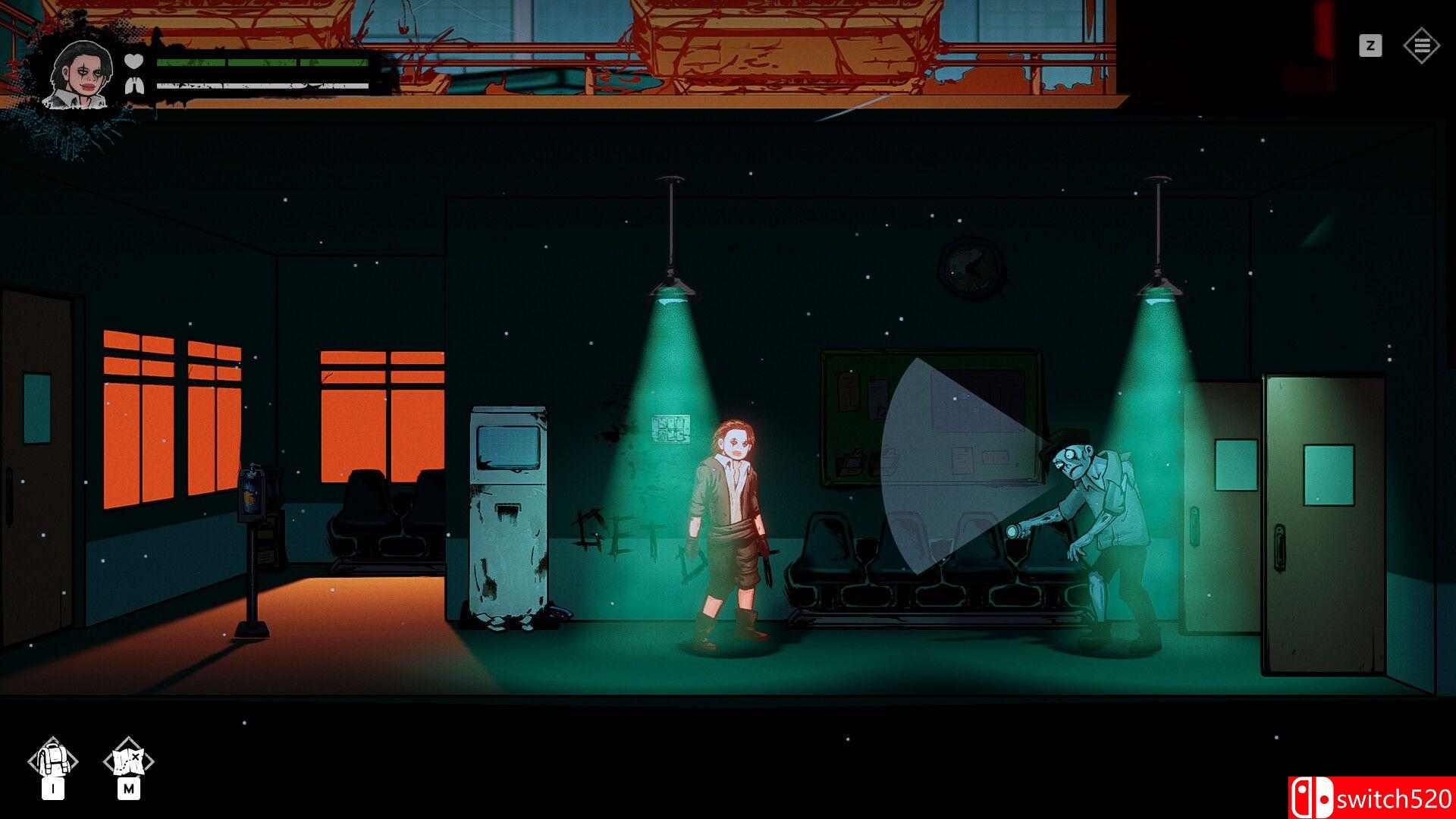
Task: Open the hamburger menu in the diamond
Action: click(1423, 45)
